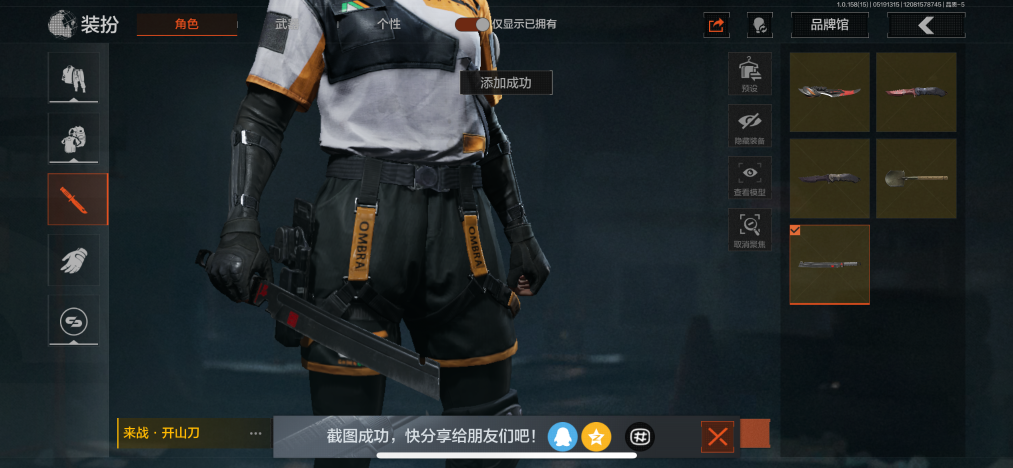Select 取消聚焦 cancel focus button
The image size is (1013, 468).
(x=749, y=230)
